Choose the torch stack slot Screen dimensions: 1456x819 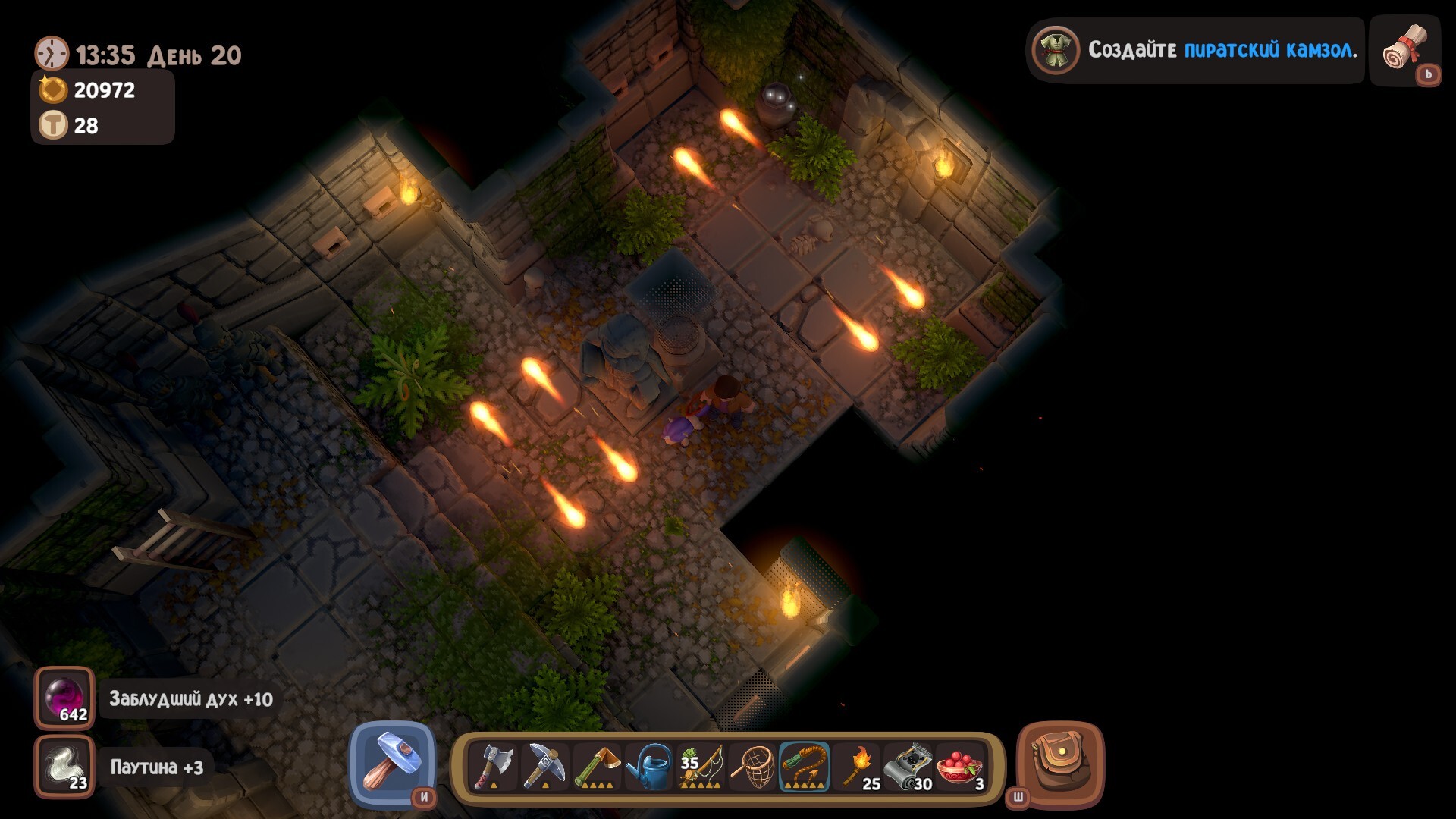[x=857, y=767]
